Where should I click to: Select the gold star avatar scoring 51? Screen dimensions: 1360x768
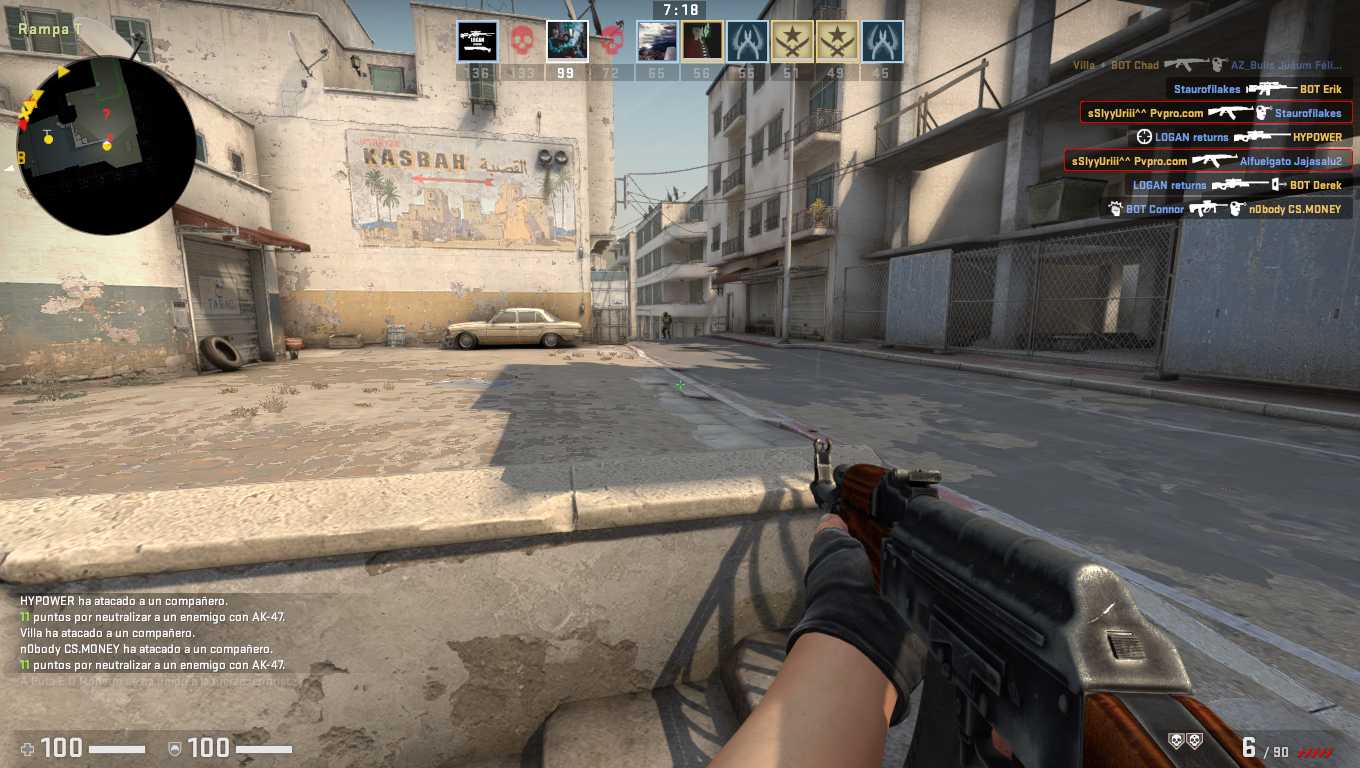tap(792, 42)
